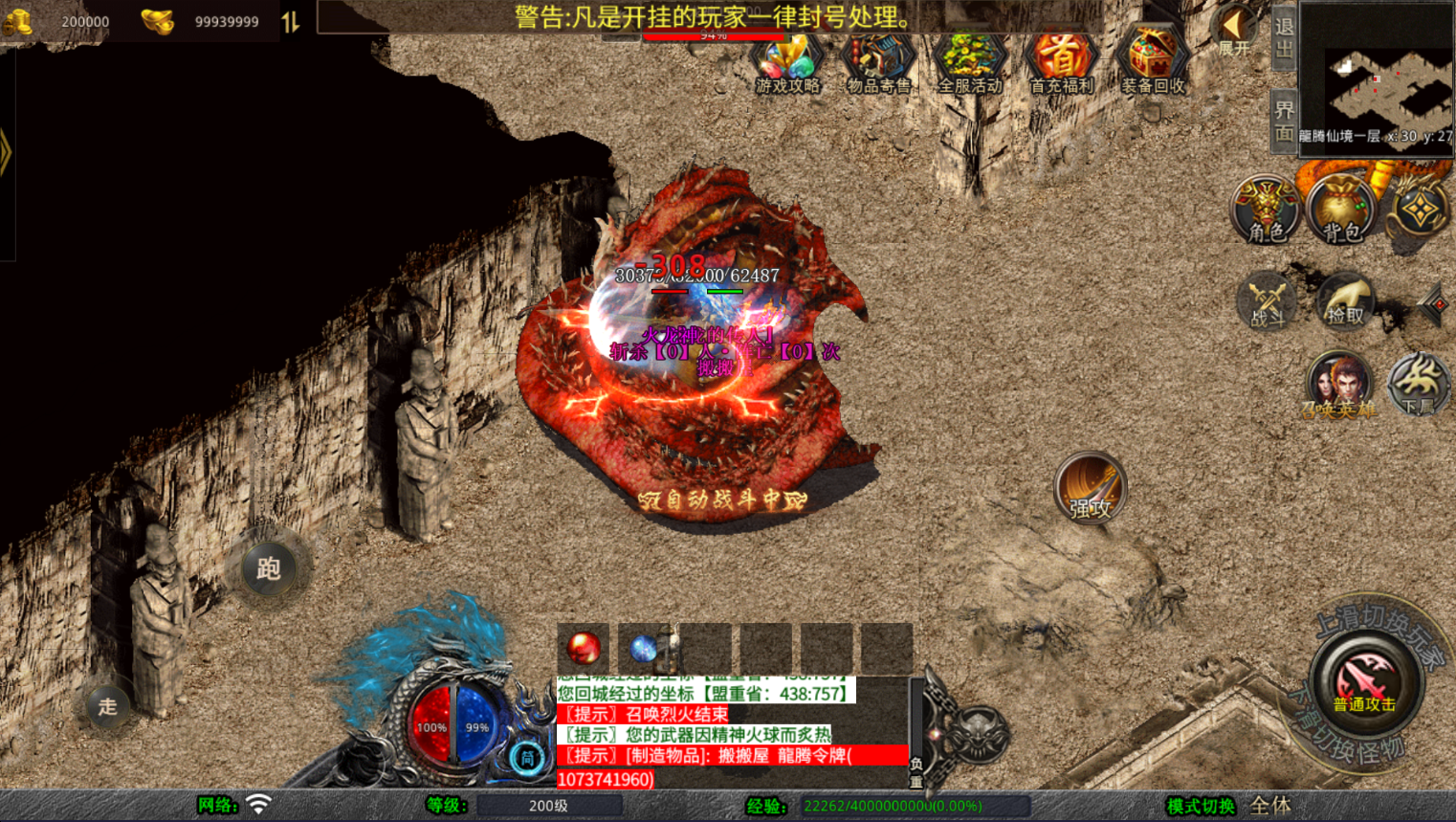The width and height of the screenshot is (1456, 822).
Task: Activate the 拾取 pickup button
Action: 1345,302
